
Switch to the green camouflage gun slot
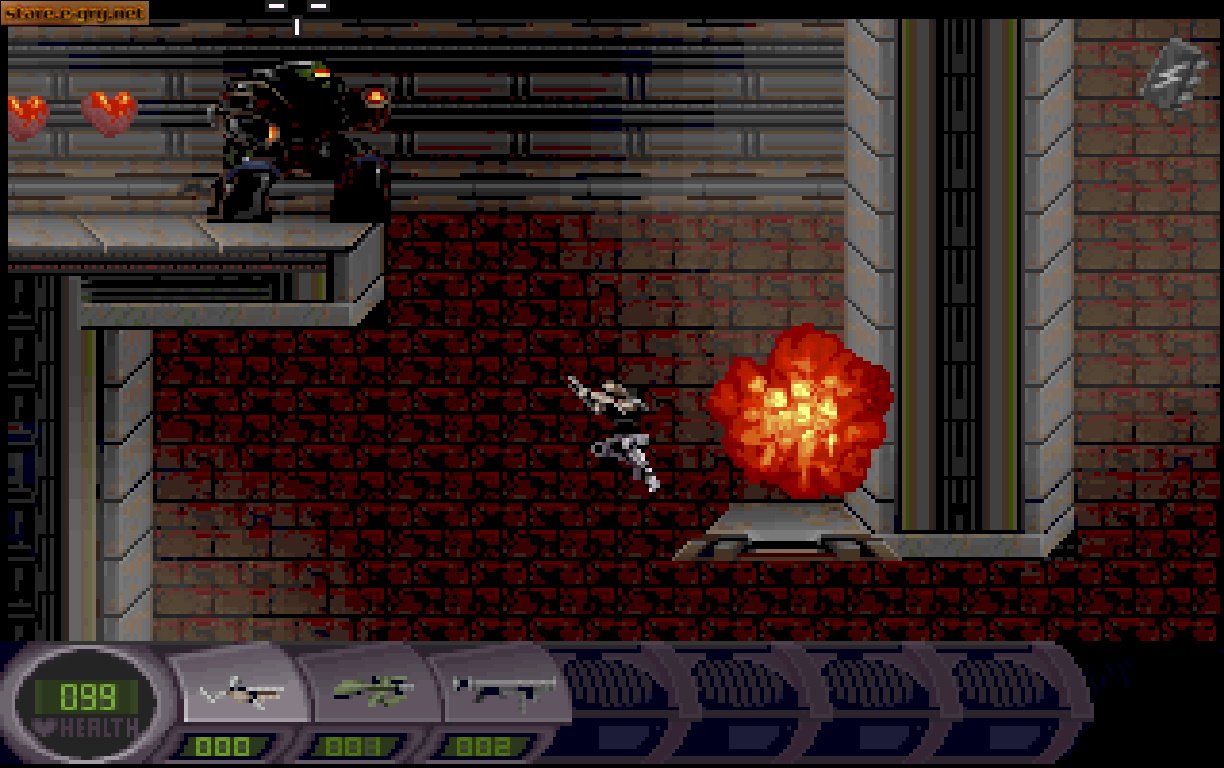(x=371, y=690)
